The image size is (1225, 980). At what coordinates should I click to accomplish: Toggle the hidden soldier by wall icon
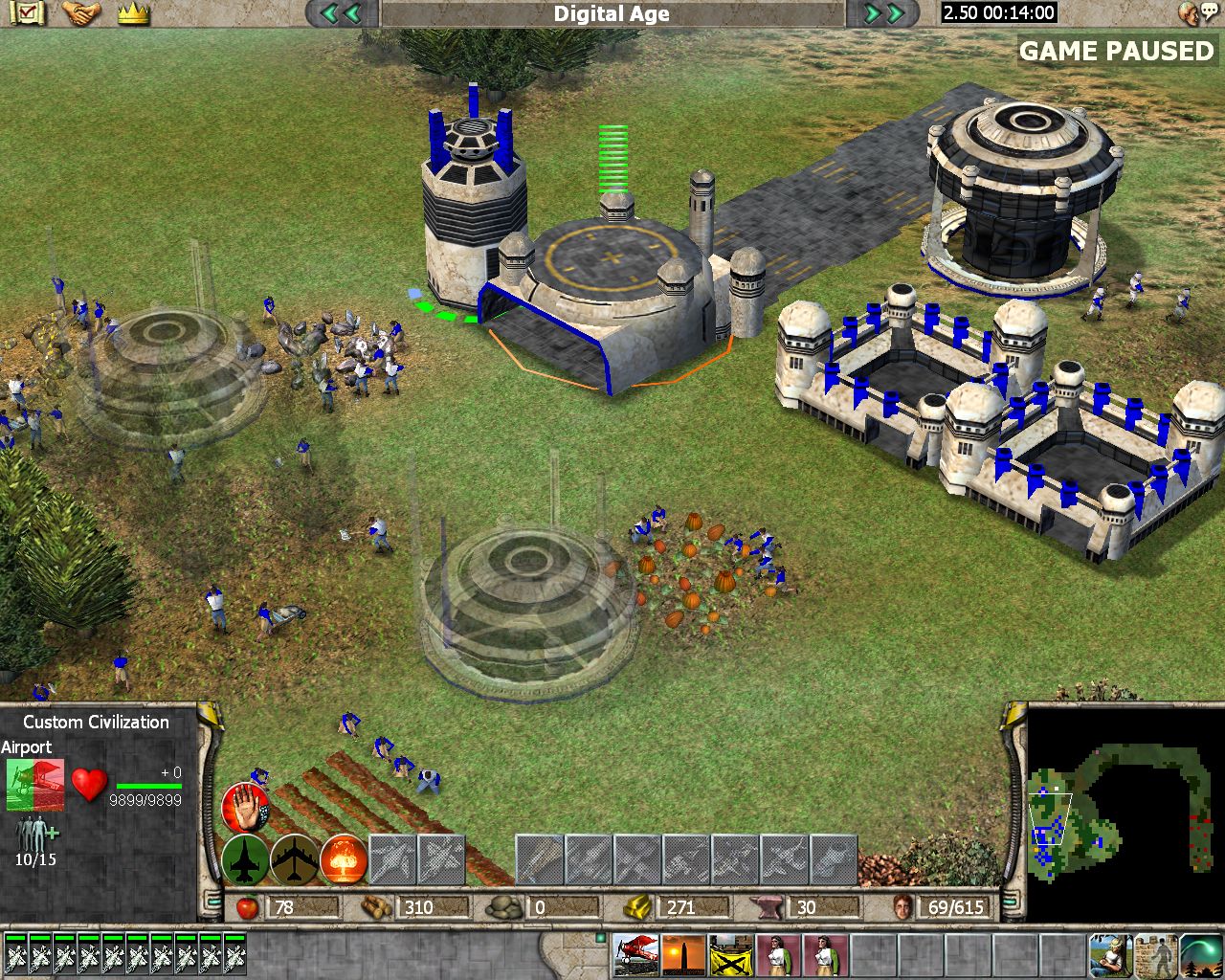pyautogui.click(x=1158, y=954)
